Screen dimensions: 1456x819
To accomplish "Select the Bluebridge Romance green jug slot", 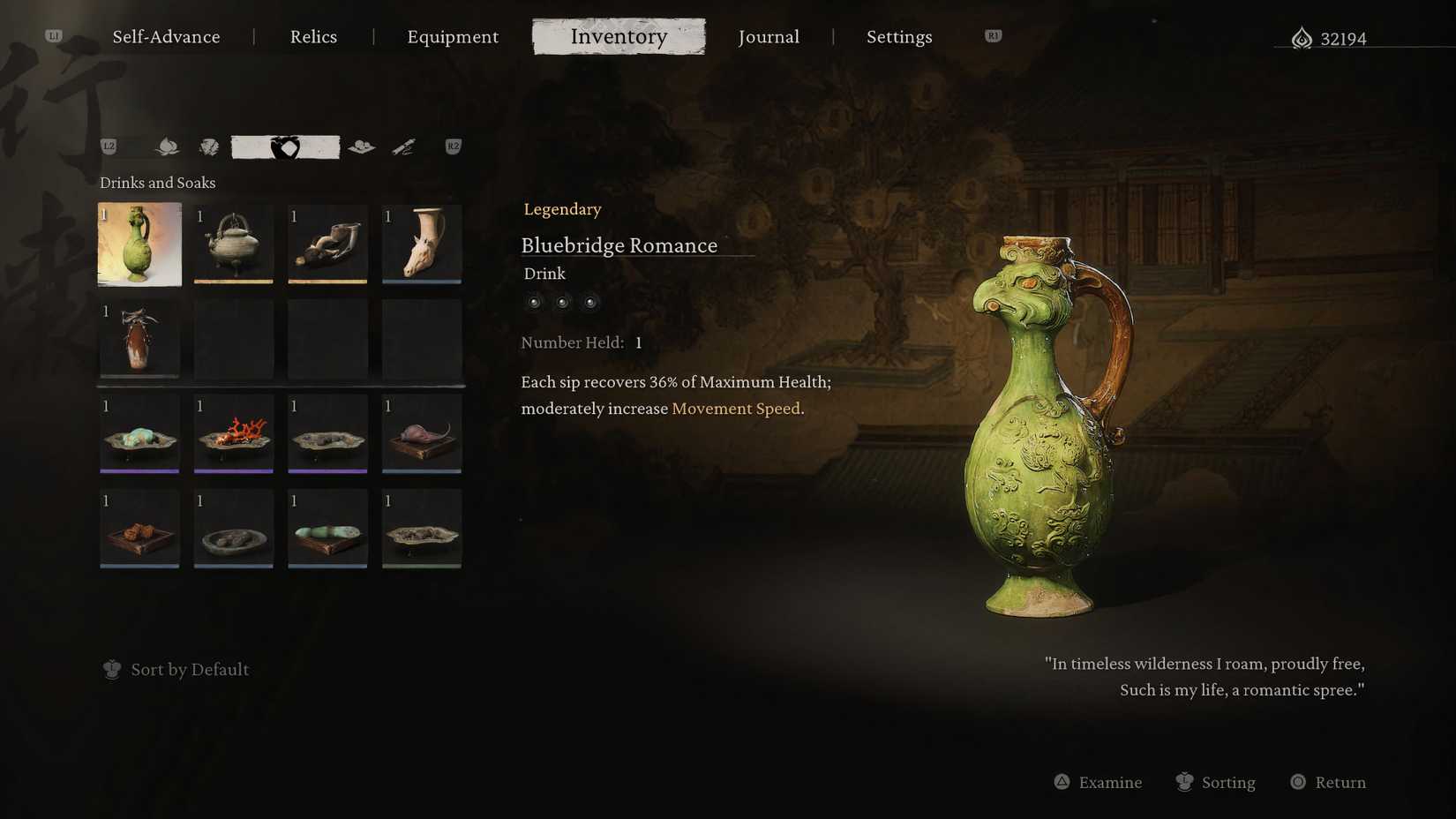I will click(139, 244).
